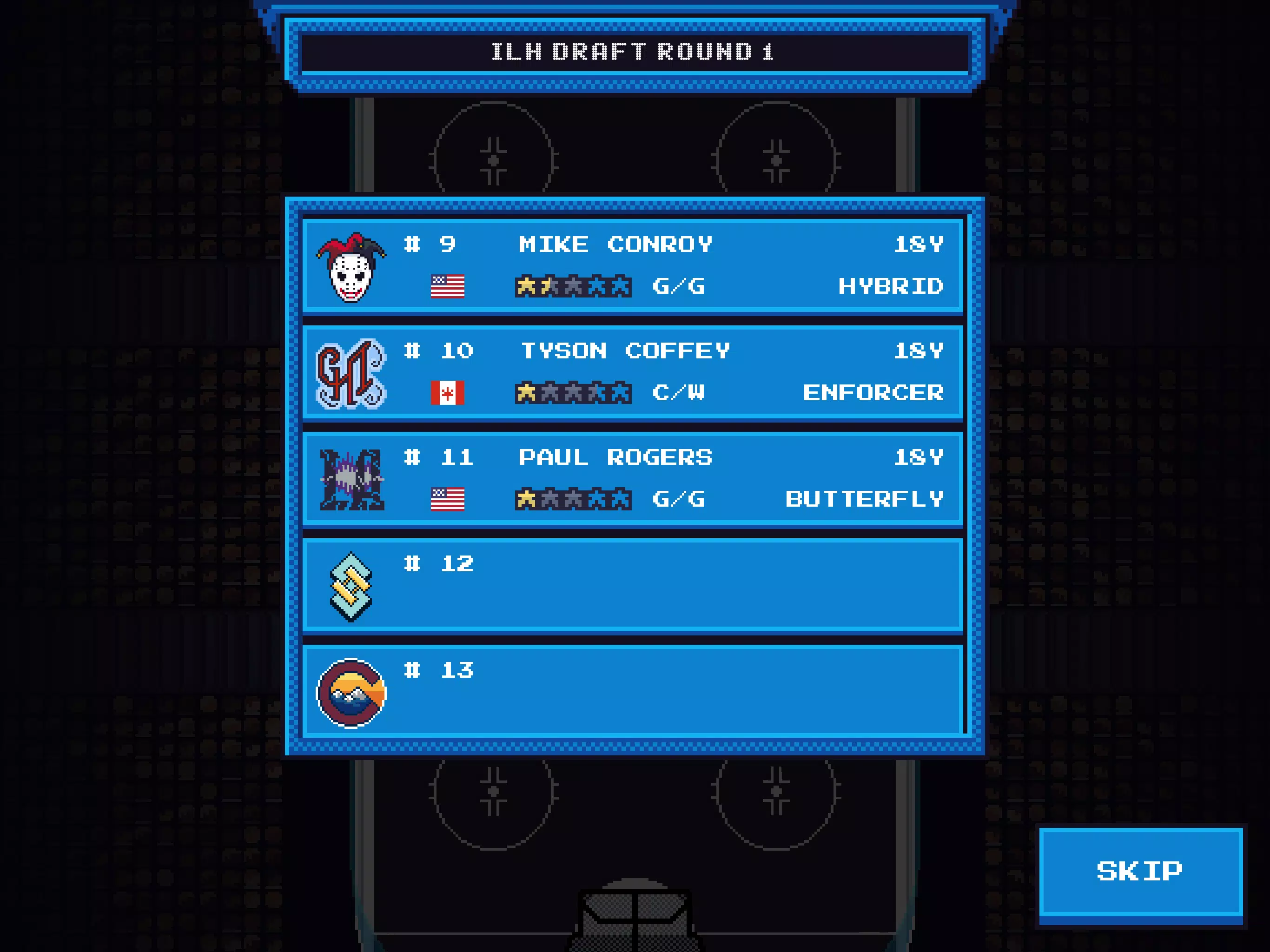Select the ENFORCER role text

873,392
